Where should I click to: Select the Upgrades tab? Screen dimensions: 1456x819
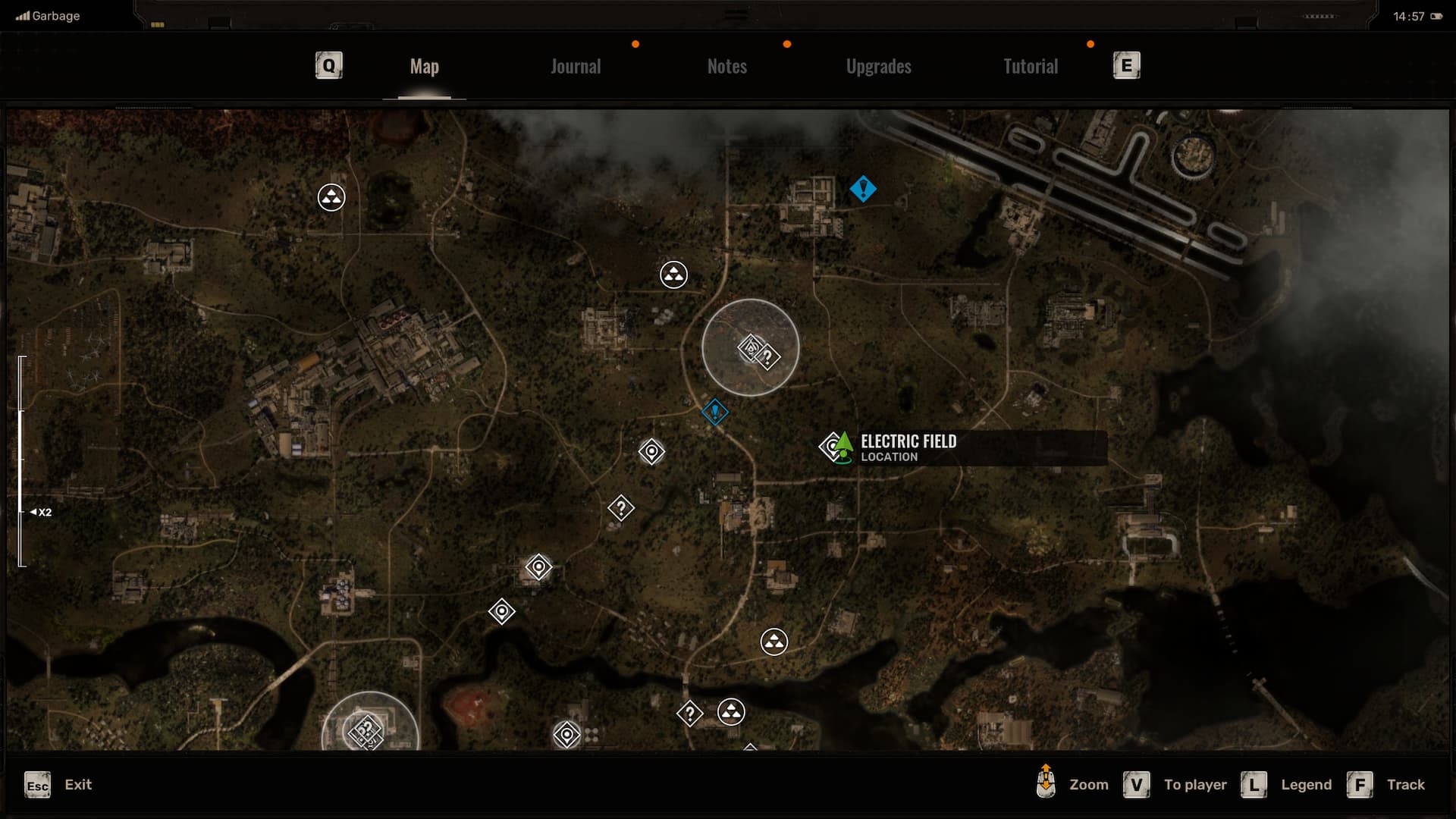pyautogui.click(x=878, y=67)
